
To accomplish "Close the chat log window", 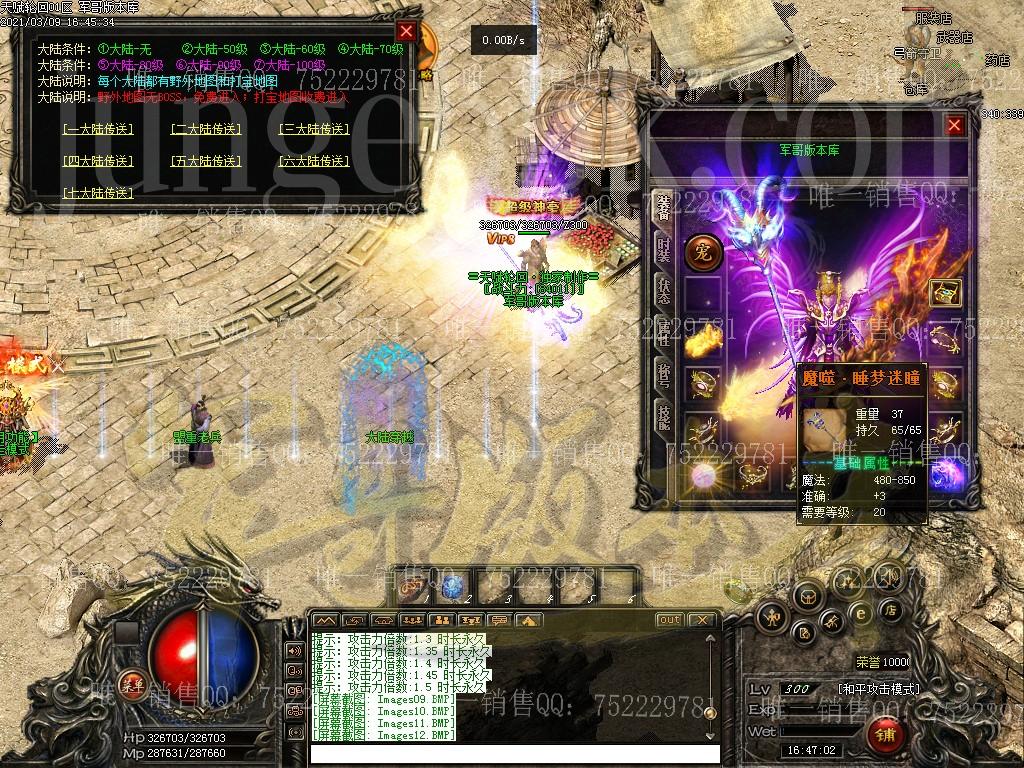I will point(702,620).
